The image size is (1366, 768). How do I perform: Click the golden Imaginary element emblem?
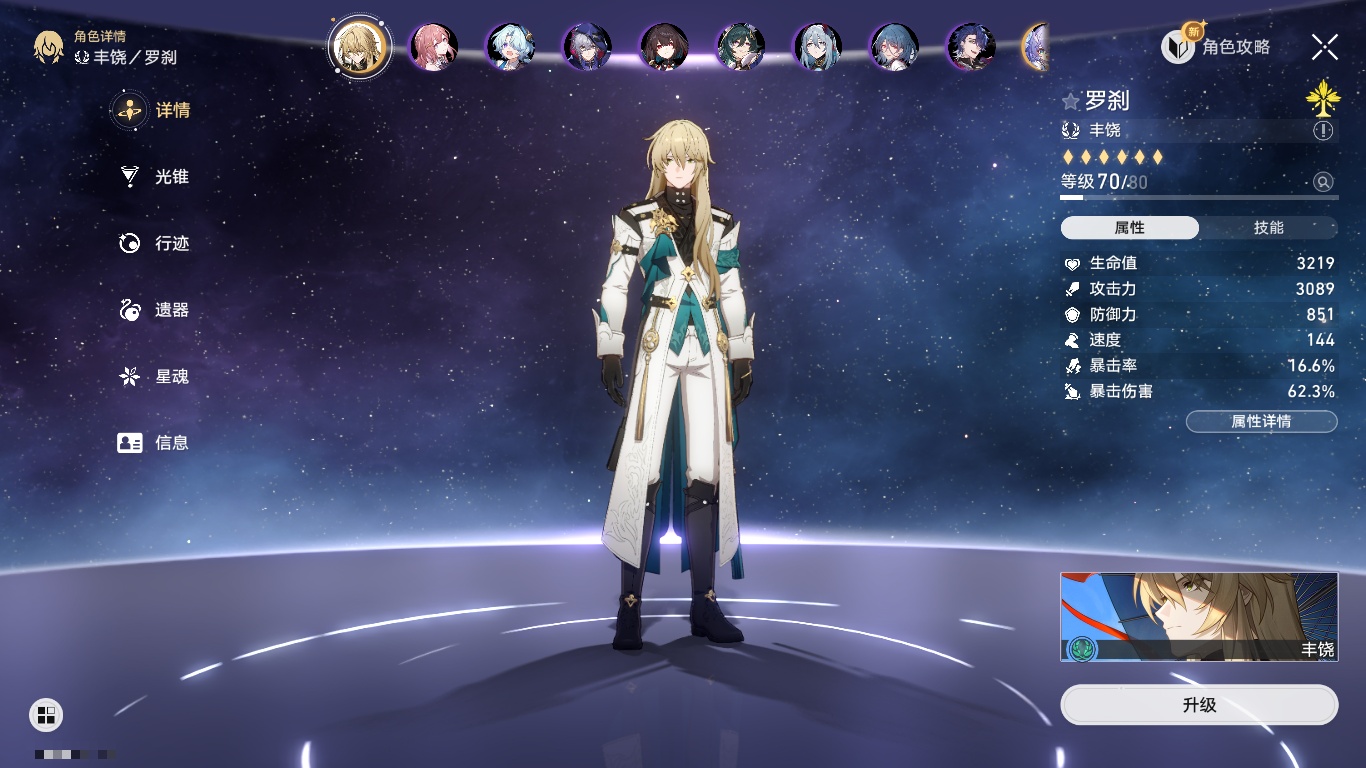tap(1322, 97)
